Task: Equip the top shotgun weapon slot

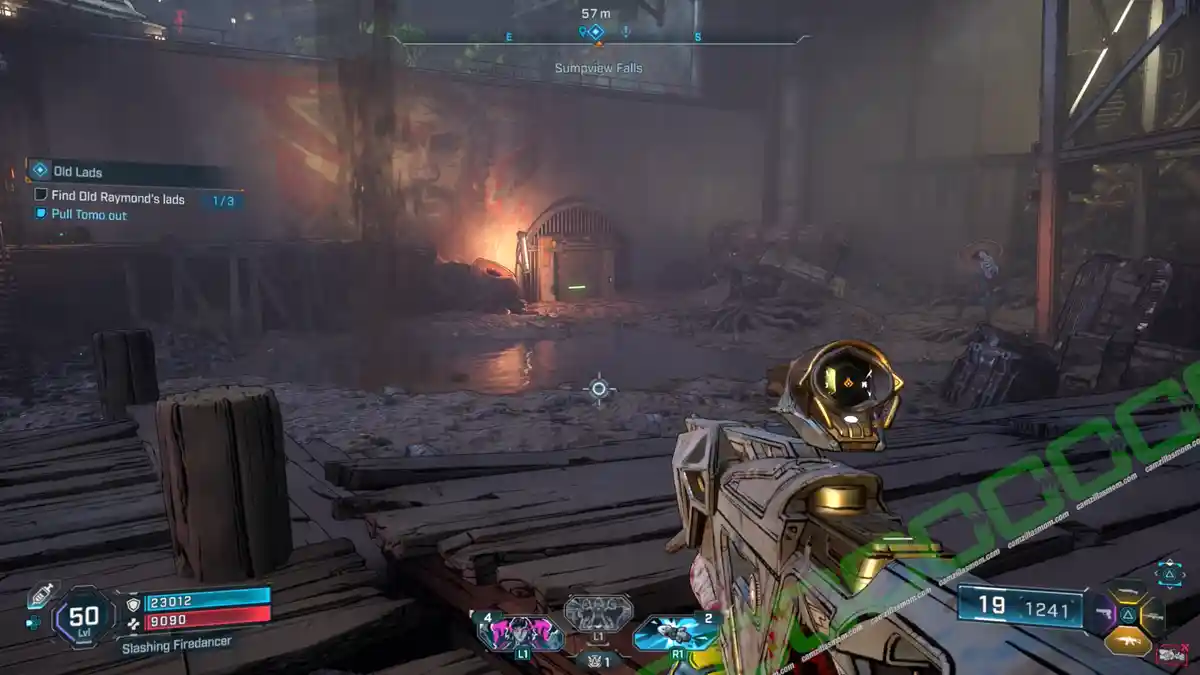Action: (1127, 593)
